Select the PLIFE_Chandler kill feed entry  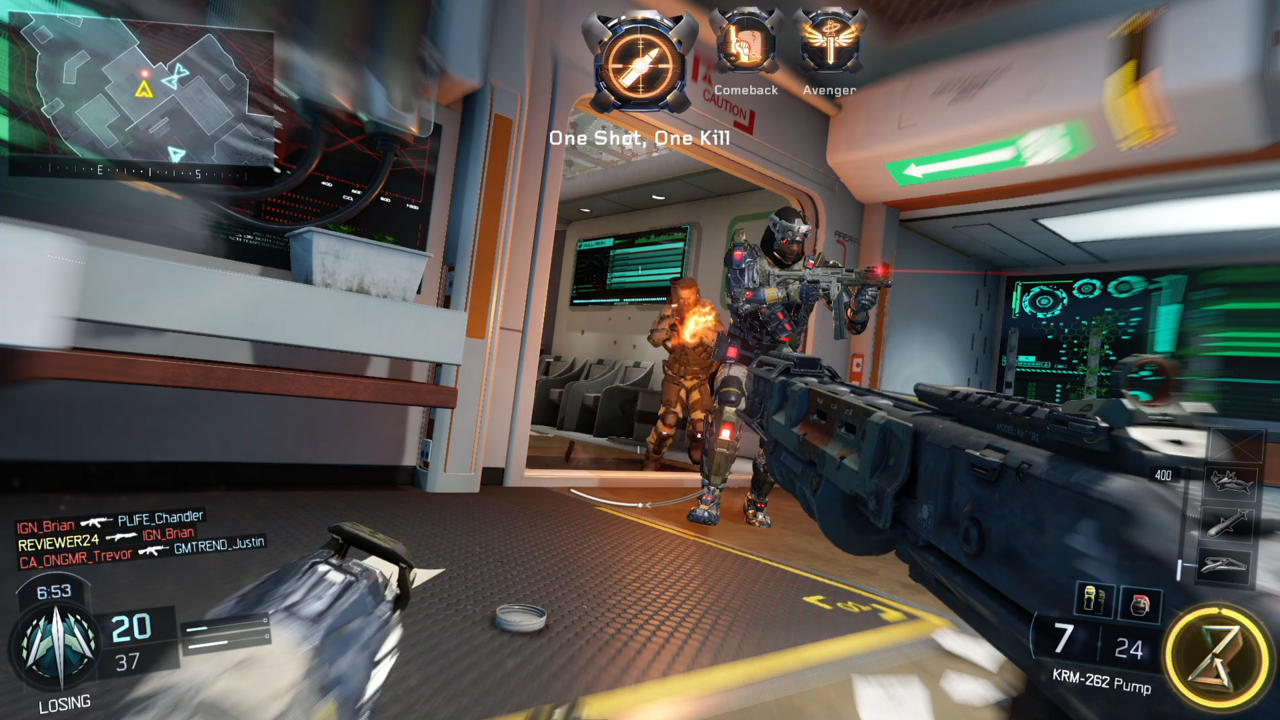tap(160, 519)
